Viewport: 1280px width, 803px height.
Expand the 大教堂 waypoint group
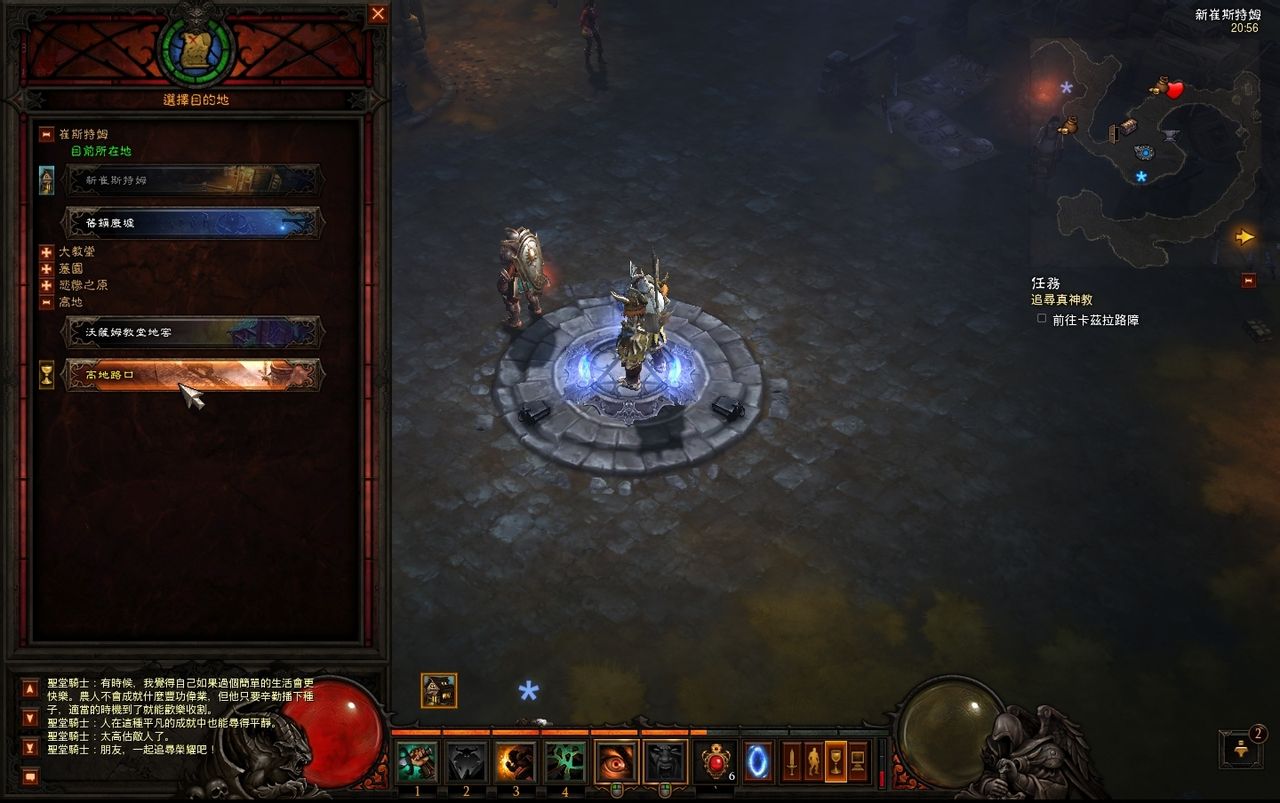[x=46, y=252]
